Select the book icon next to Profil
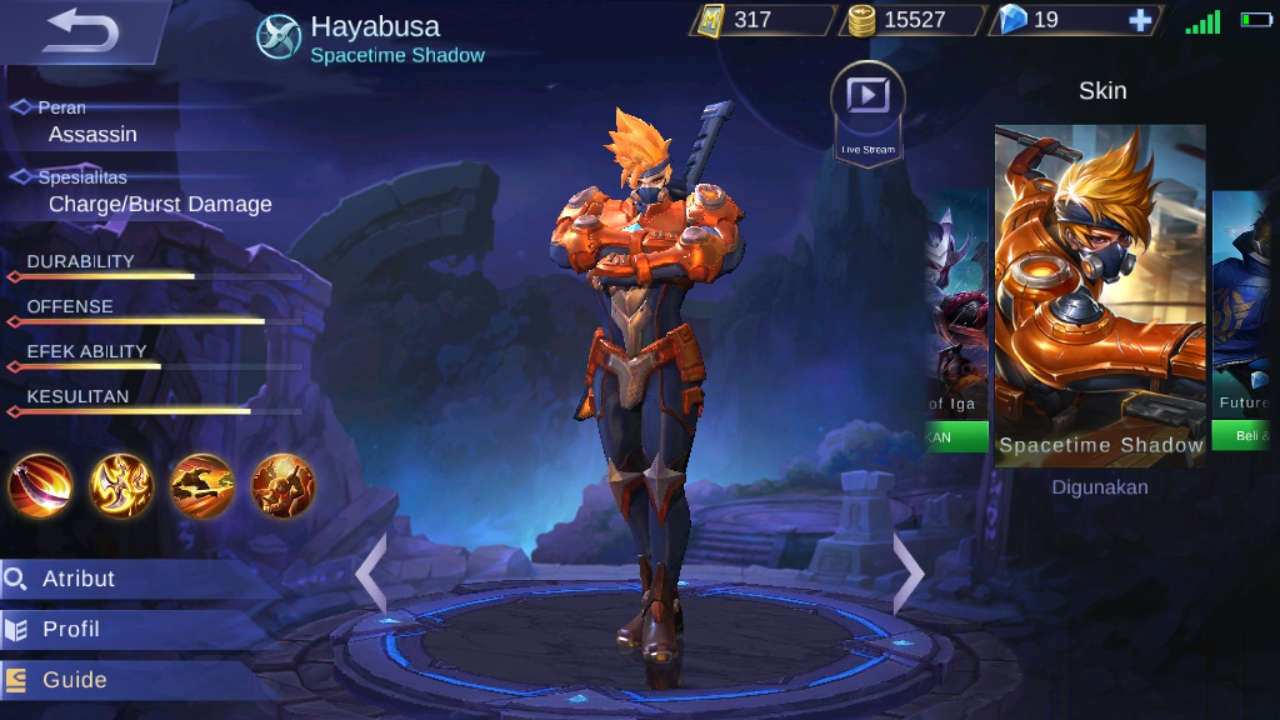This screenshot has width=1280, height=720. click(16, 629)
